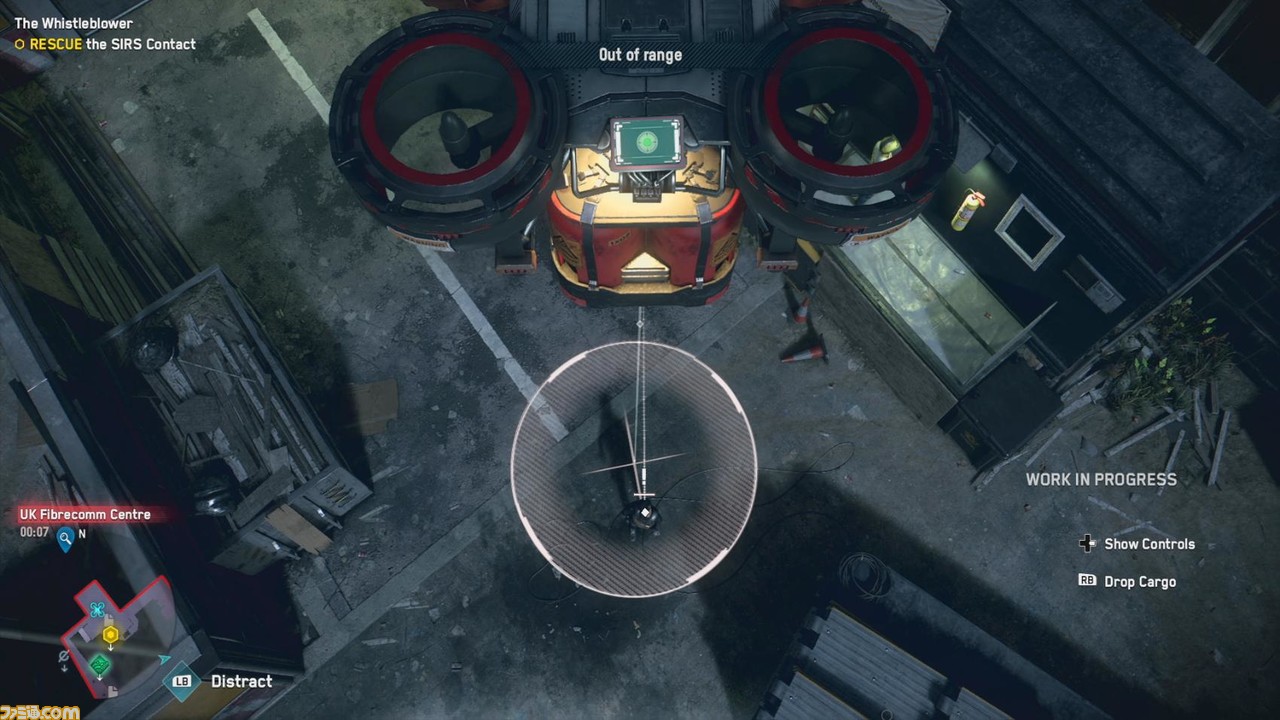Click the cyan drone marker on minimap
The width and height of the screenshot is (1280, 720).
pos(97,609)
